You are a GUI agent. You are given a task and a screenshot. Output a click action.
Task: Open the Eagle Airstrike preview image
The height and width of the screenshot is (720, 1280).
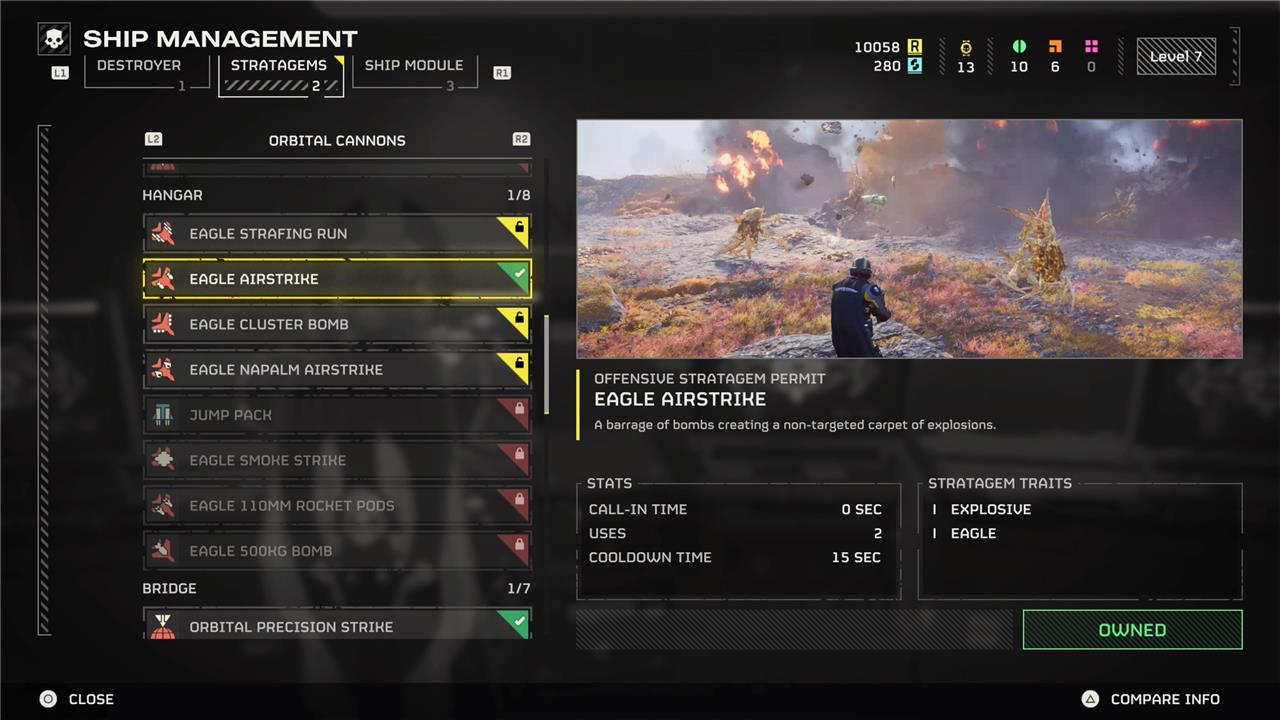(x=909, y=239)
